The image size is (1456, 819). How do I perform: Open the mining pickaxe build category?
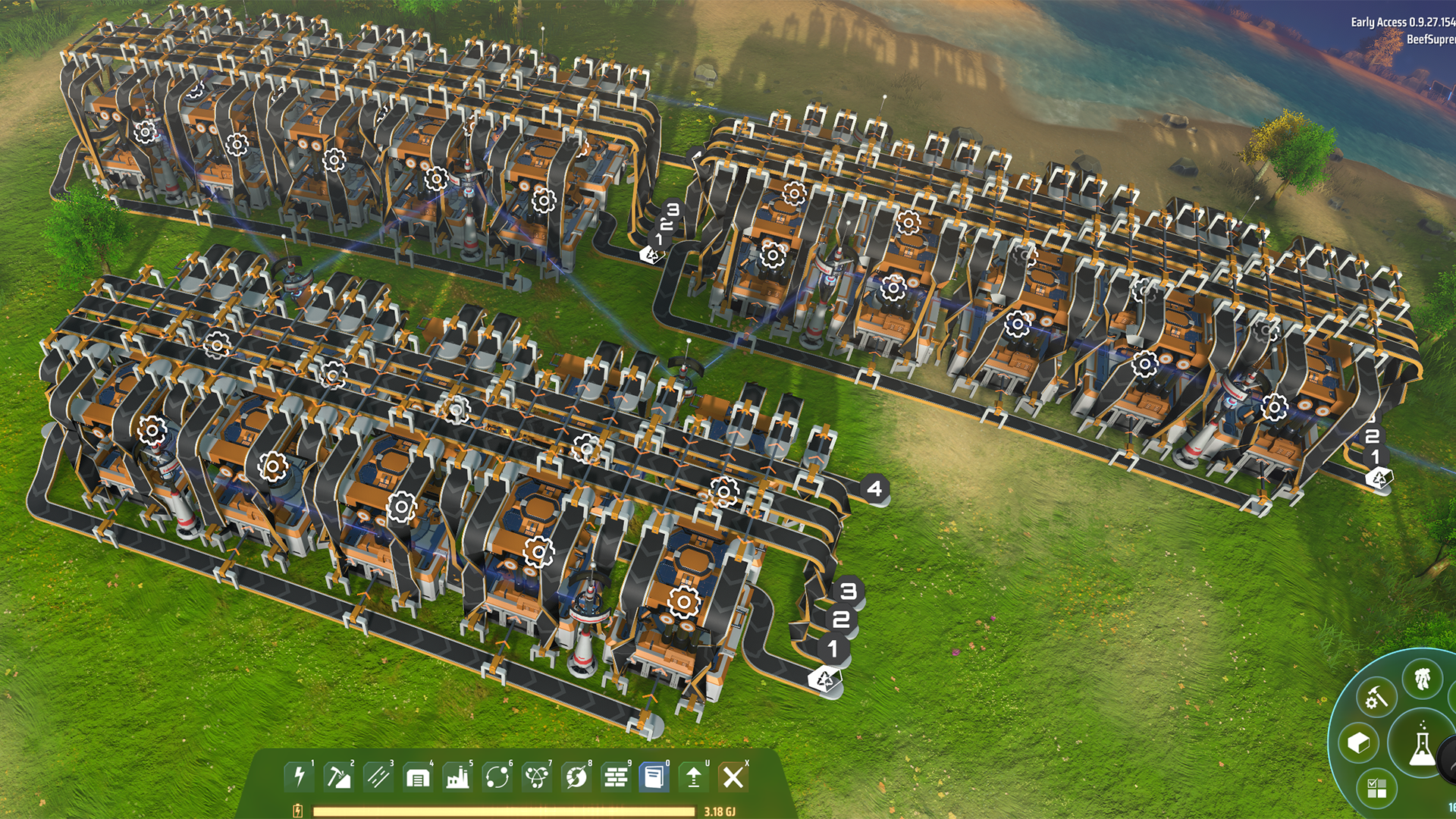(x=338, y=777)
